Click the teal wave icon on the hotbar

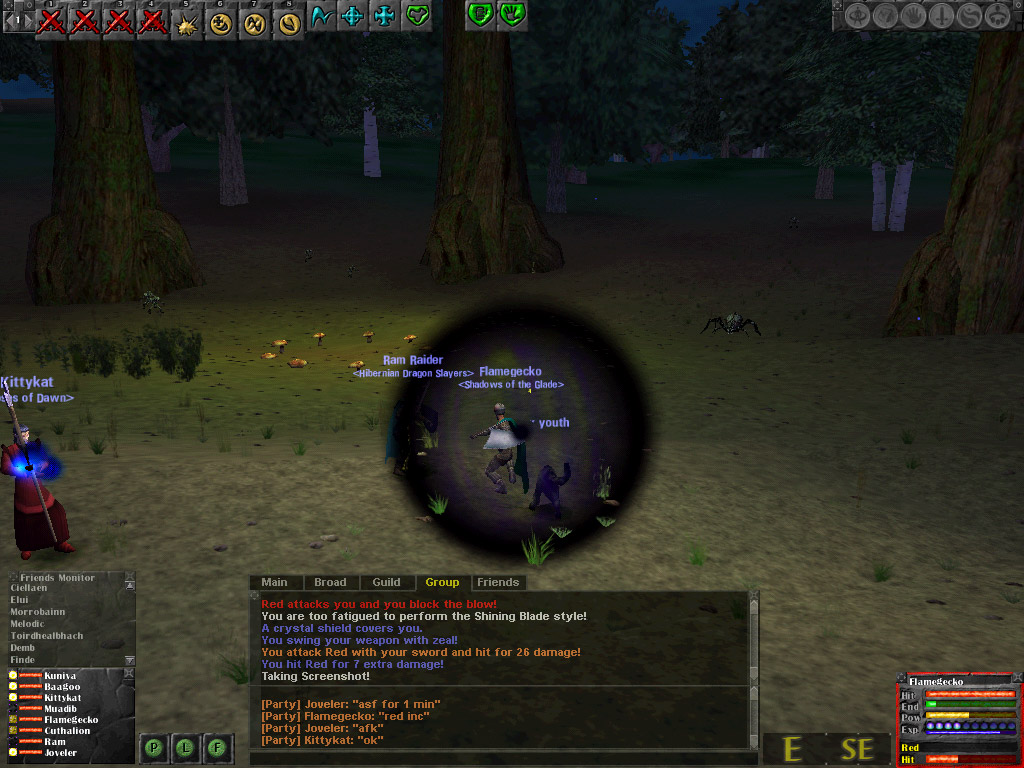321,16
